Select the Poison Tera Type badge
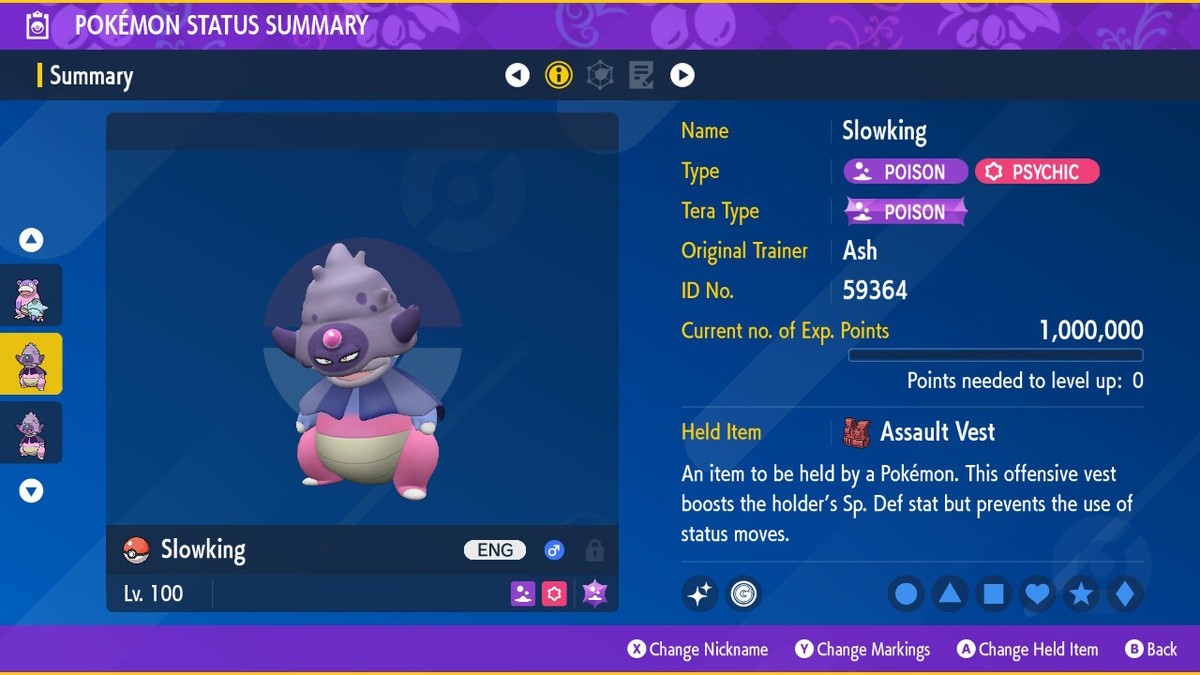The image size is (1200, 675). tap(907, 212)
